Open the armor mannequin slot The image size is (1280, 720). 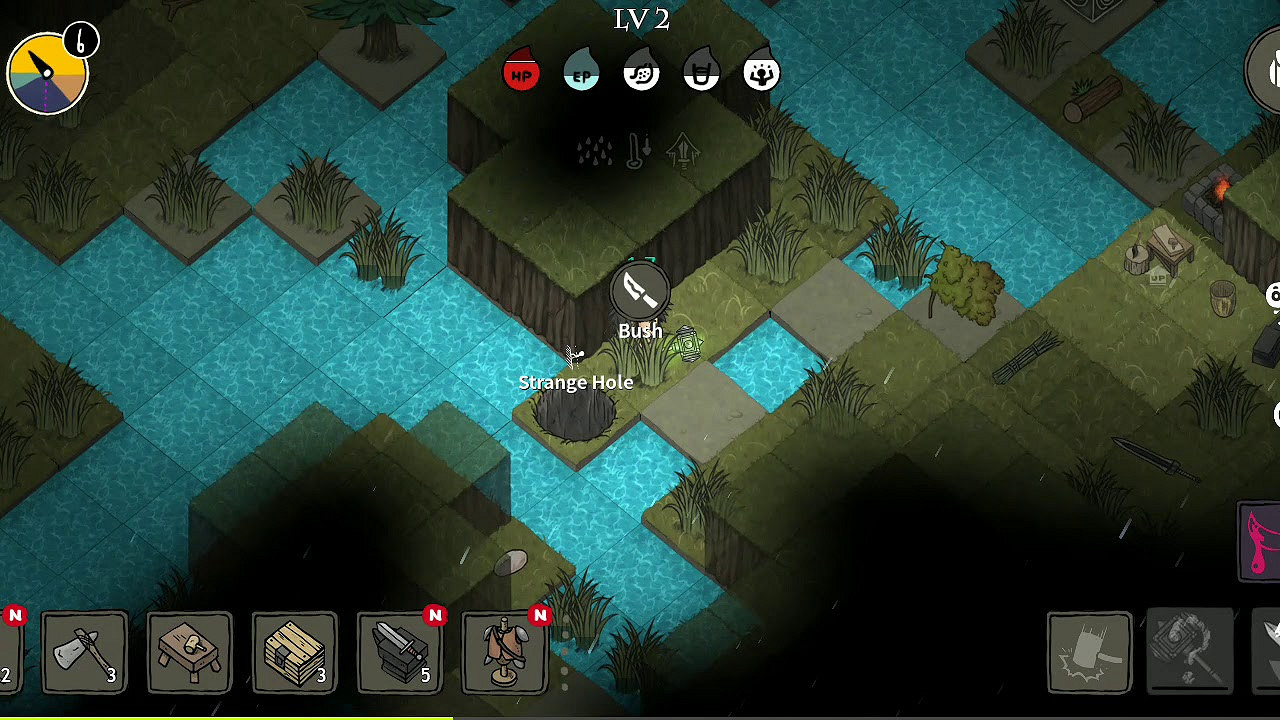[505, 653]
